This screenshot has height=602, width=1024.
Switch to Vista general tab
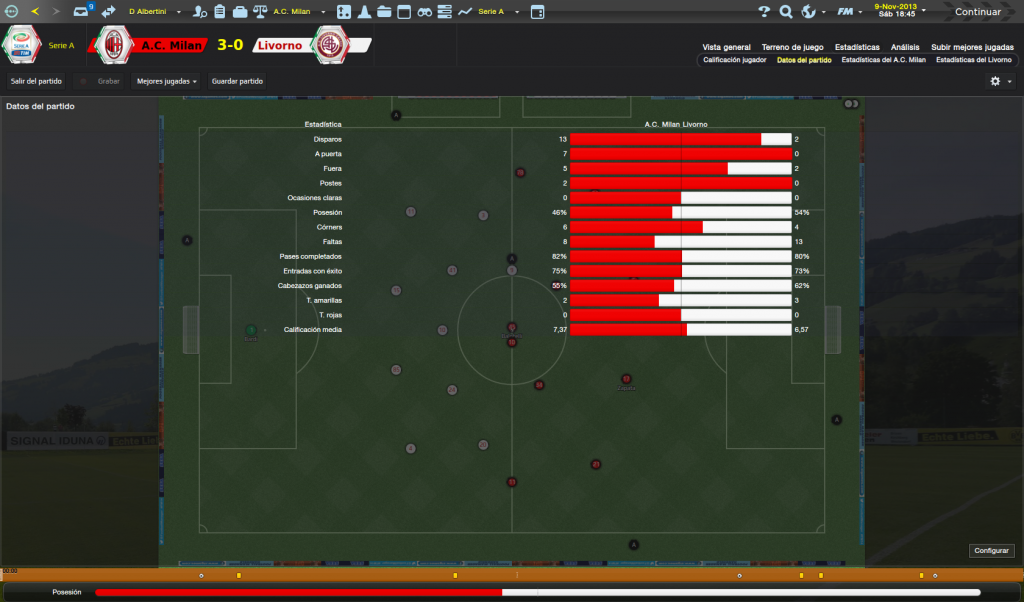tap(726, 47)
